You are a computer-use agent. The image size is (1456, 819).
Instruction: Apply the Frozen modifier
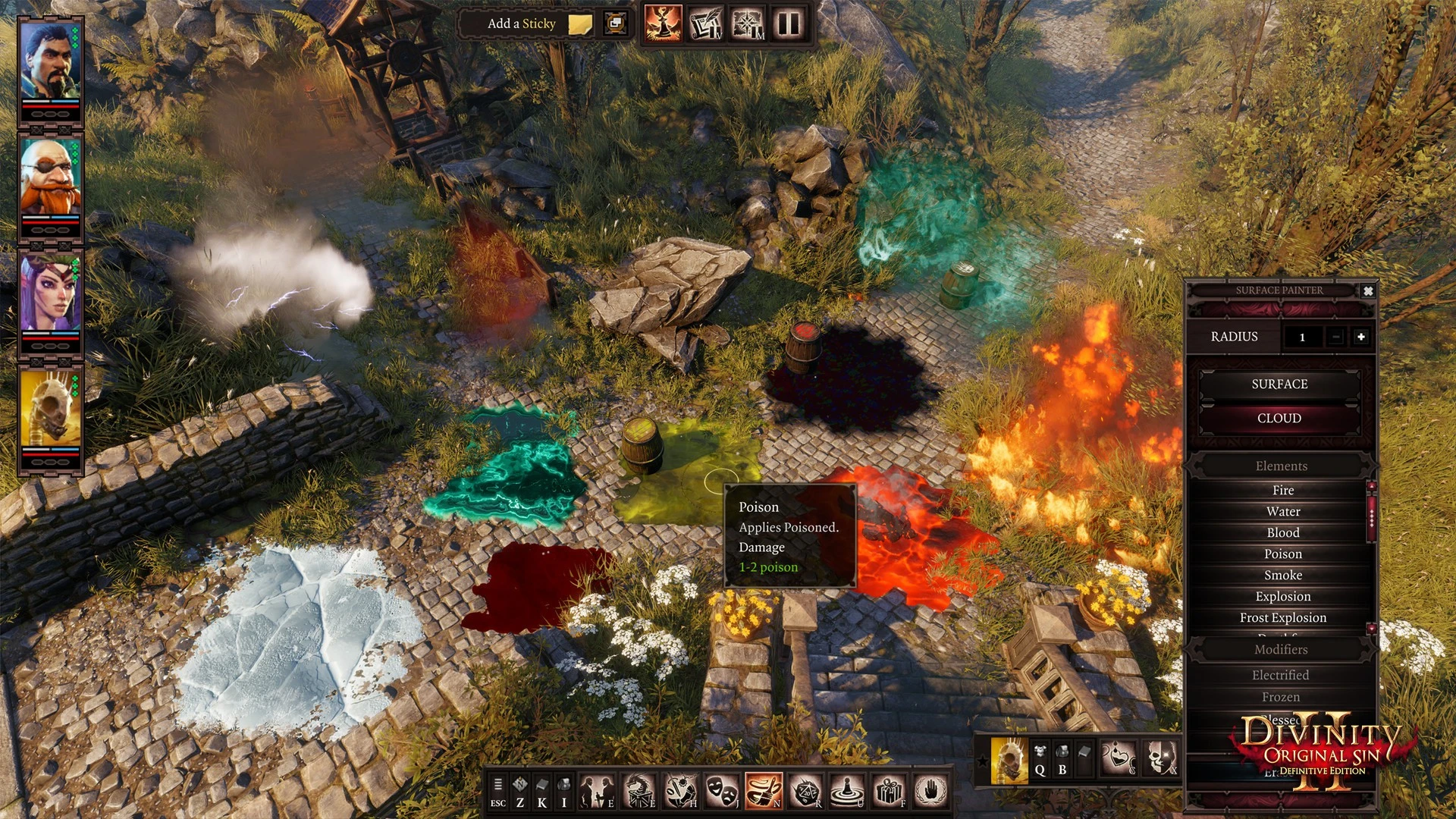click(x=1280, y=697)
